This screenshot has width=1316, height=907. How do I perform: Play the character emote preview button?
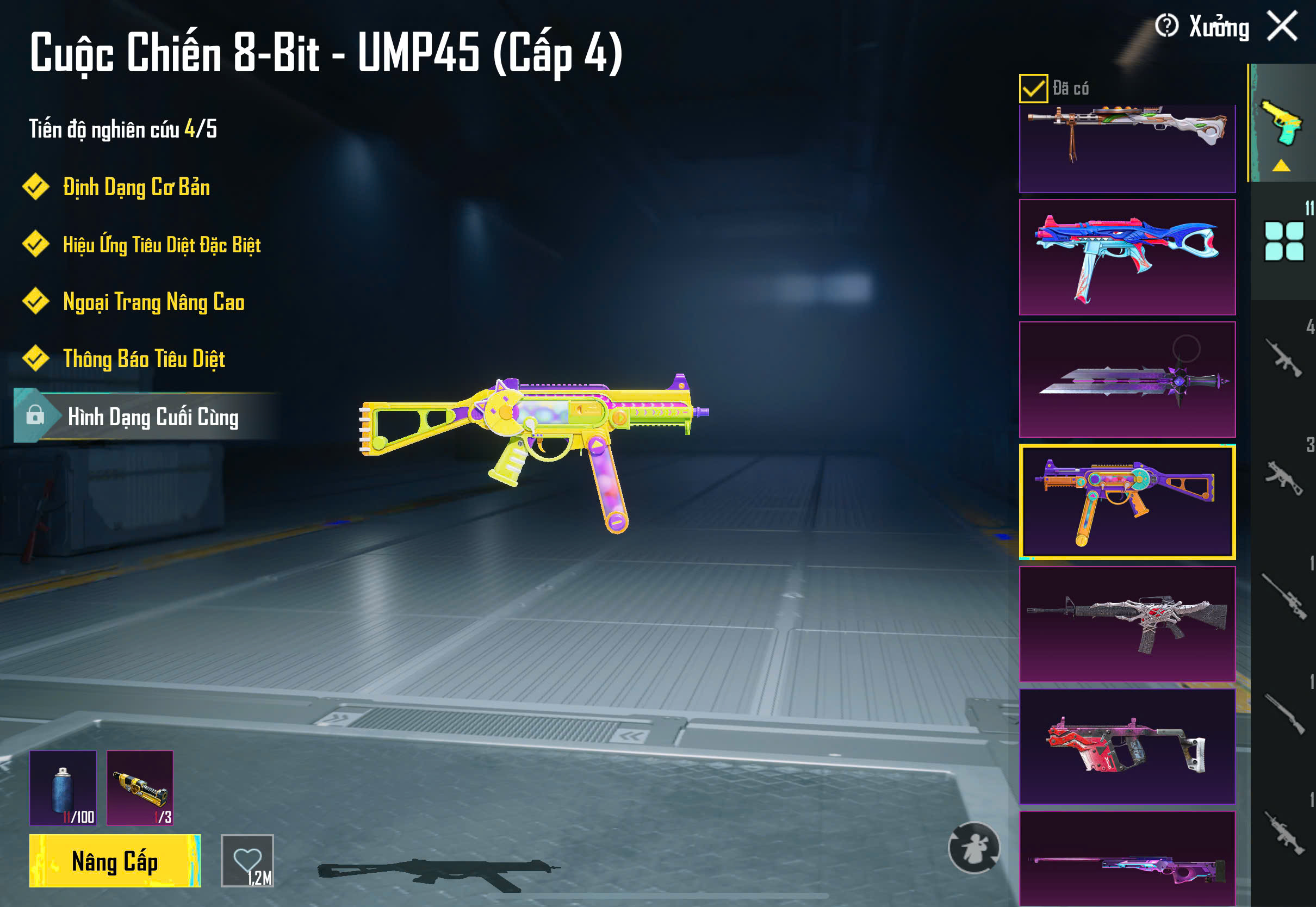[x=974, y=847]
